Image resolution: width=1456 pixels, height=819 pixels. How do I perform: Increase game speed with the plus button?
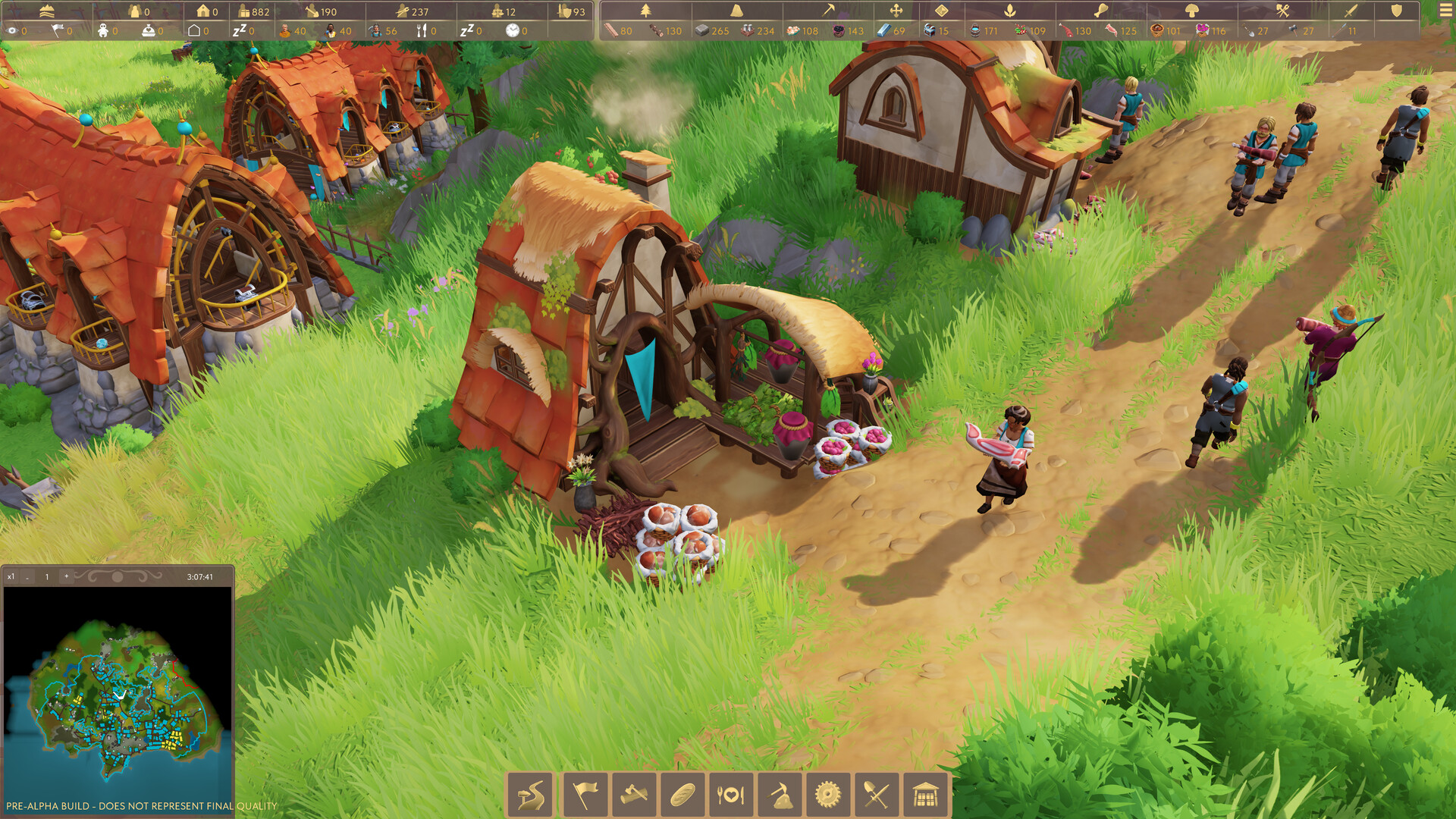click(68, 576)
